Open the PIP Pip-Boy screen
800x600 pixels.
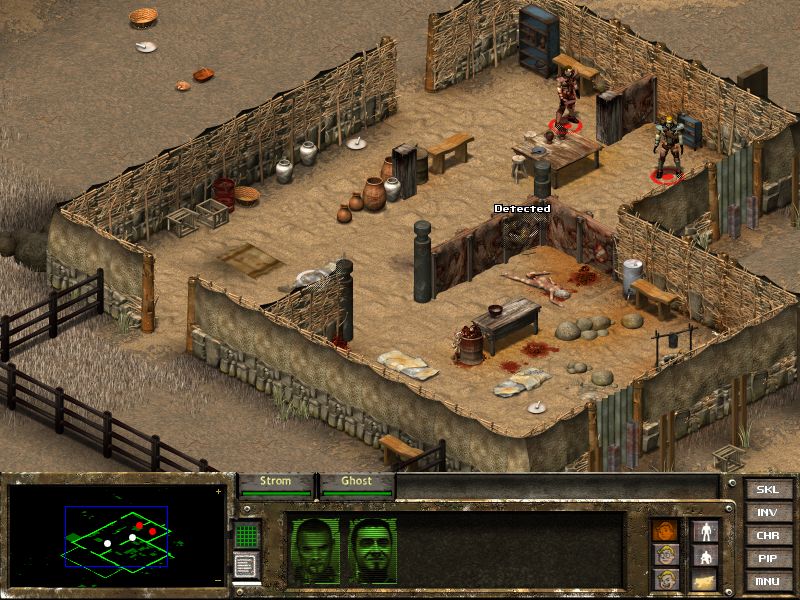(x=767, y=558)
